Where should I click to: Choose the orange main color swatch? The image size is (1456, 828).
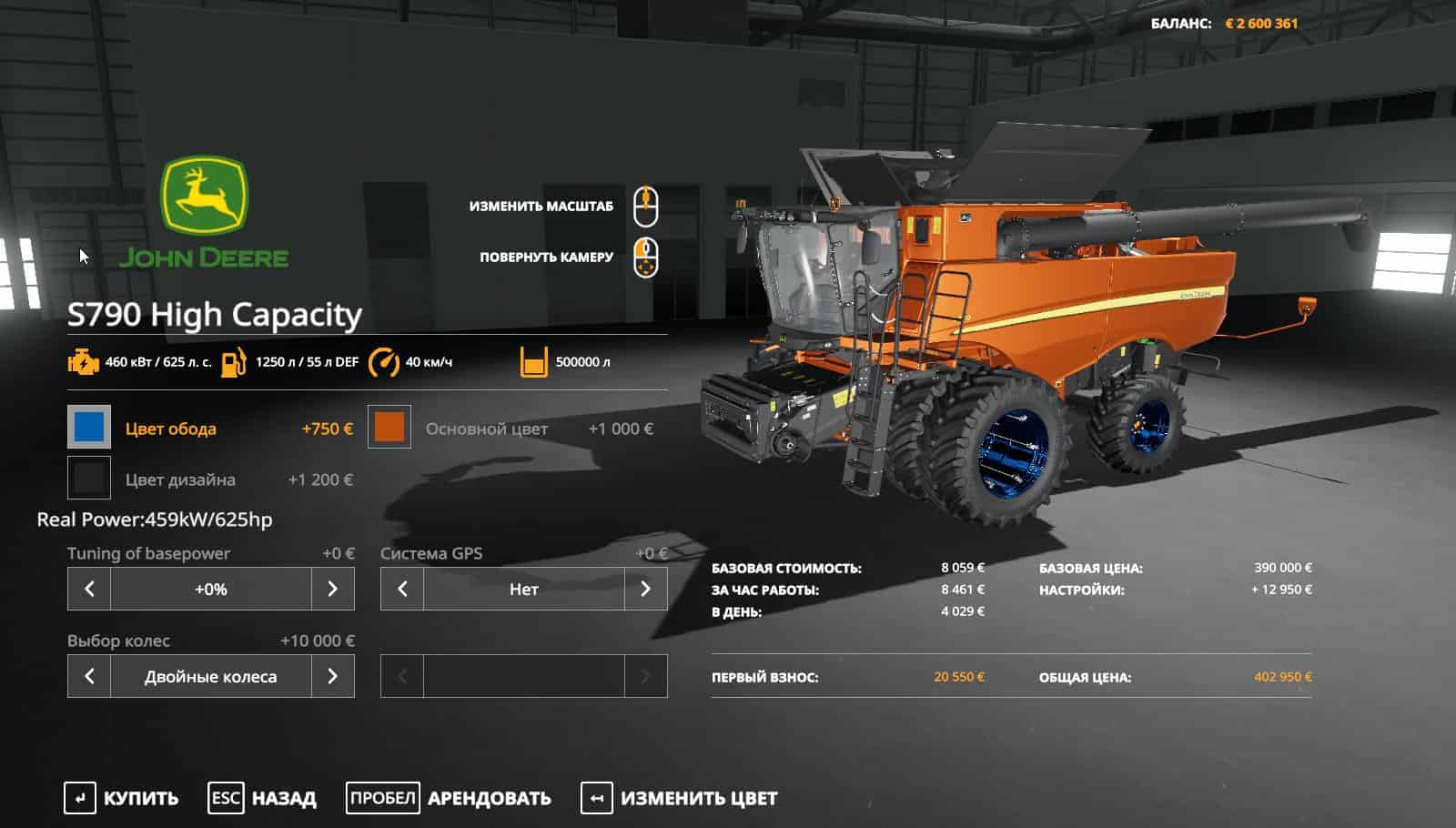pos(389,428)
